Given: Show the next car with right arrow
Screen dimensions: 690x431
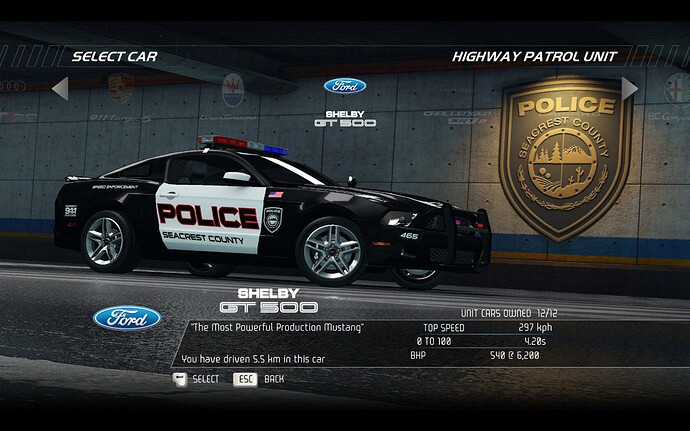Looking at the screenshot, I should (x=629, y=88).
